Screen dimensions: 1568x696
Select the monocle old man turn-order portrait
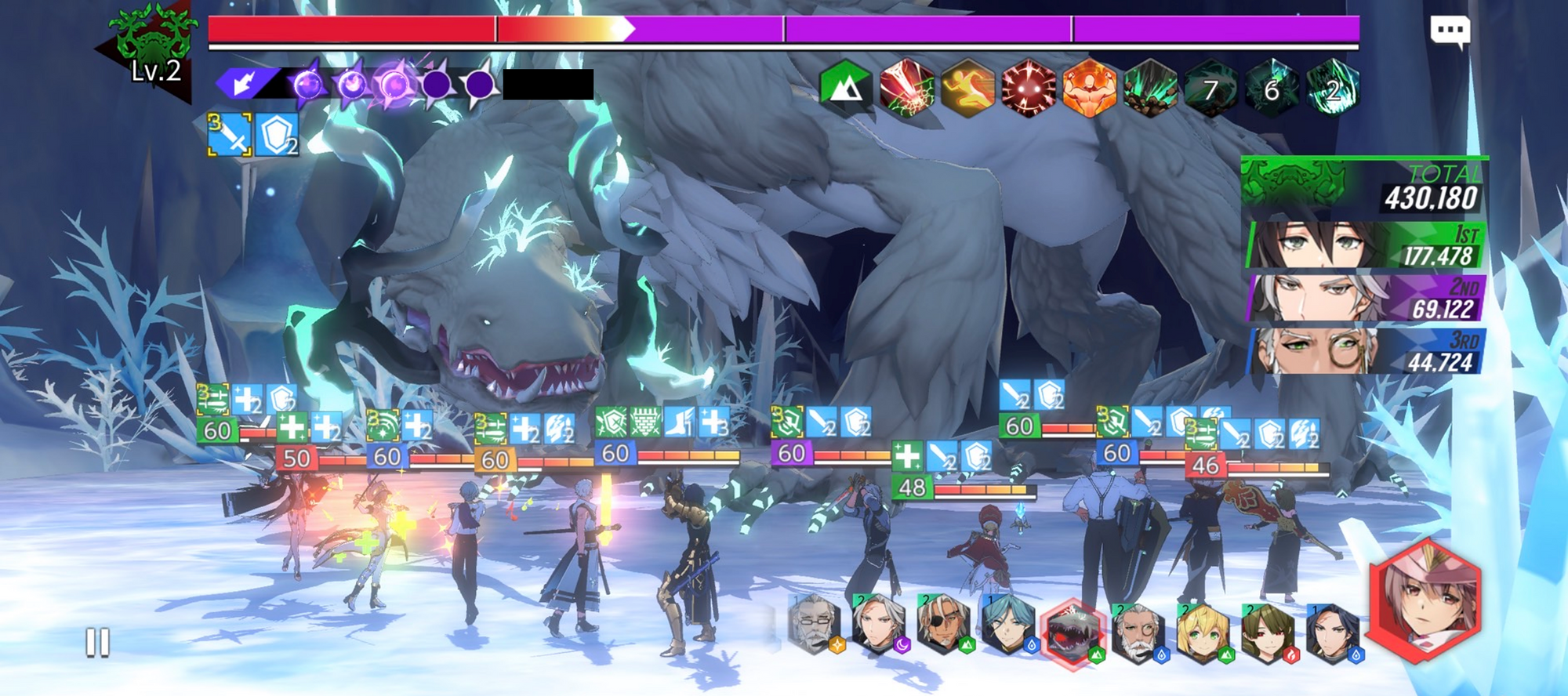[1137, 632]
